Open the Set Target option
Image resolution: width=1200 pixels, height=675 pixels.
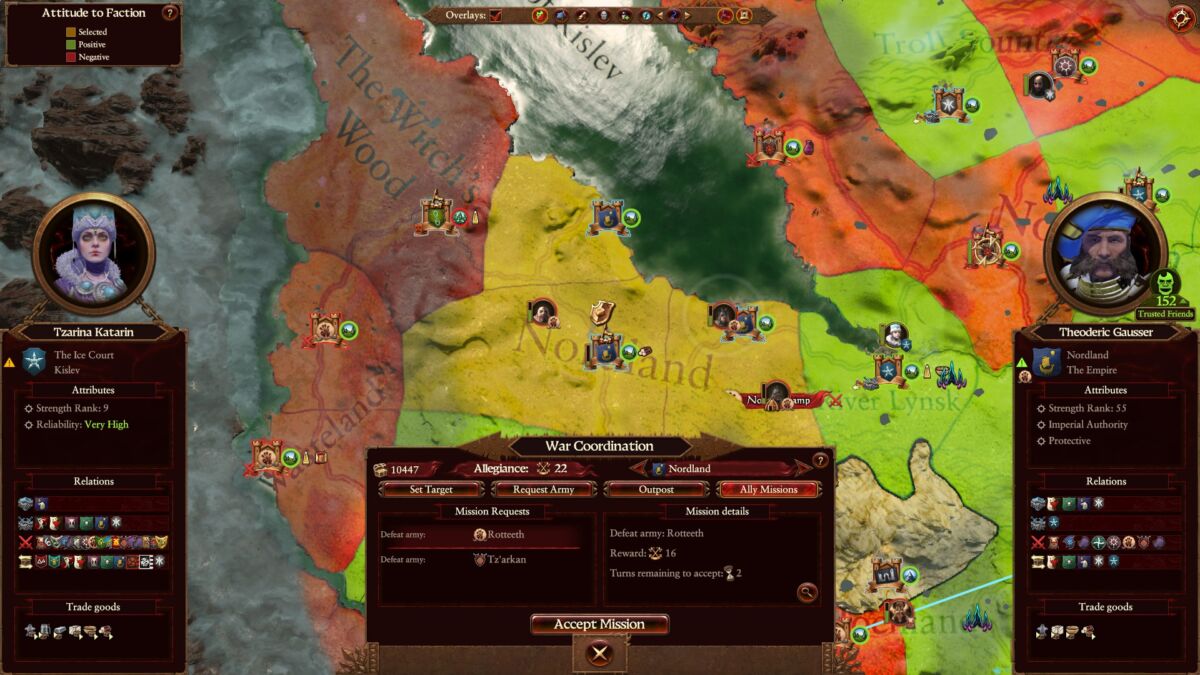pyautogui.click(x=431, y=490)
